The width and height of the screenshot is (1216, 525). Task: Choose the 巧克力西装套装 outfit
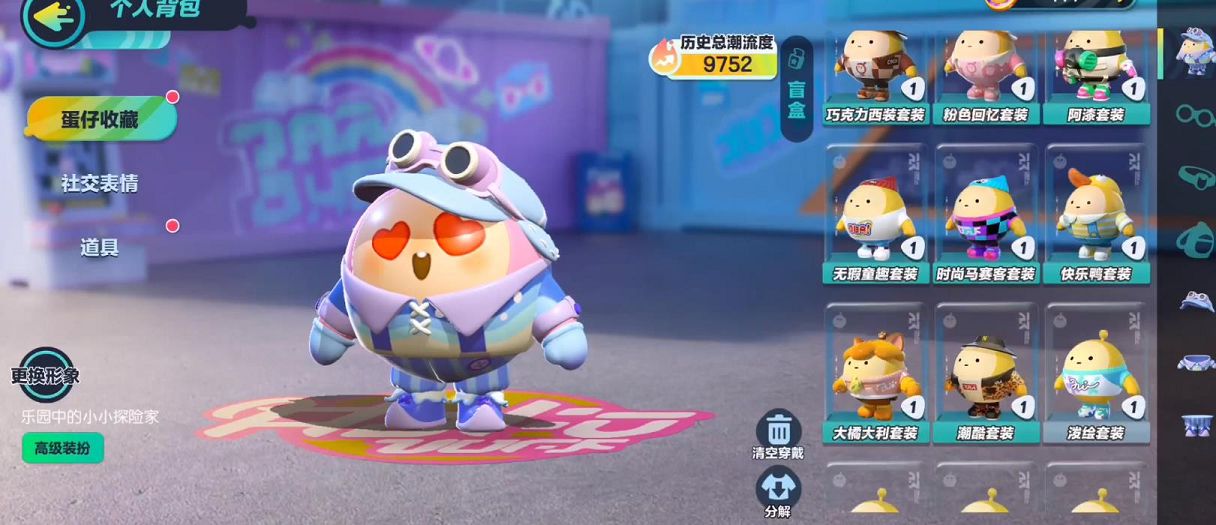pyautogui.click(x=876, y=75)
